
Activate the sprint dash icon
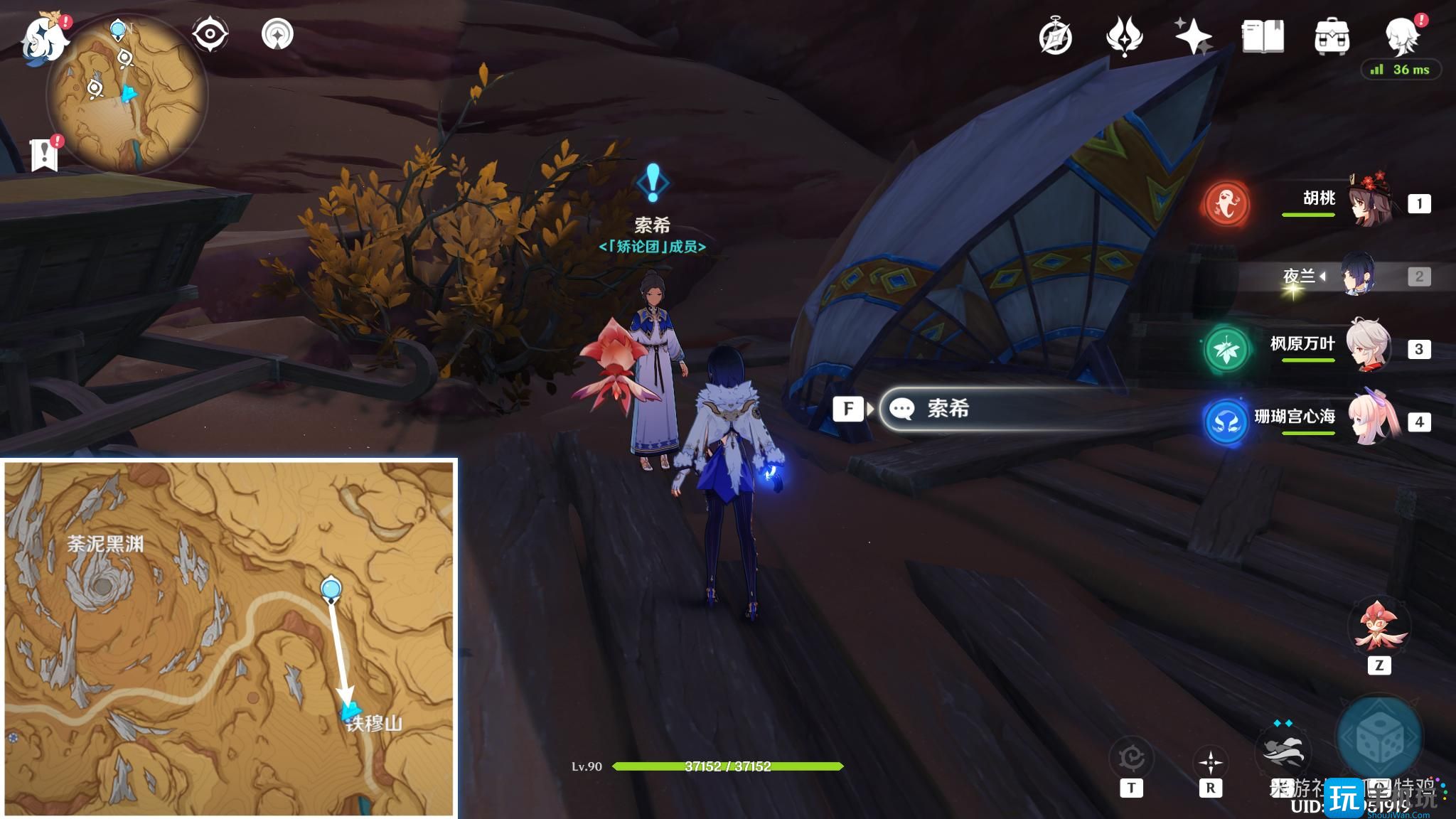(1284, 752)
